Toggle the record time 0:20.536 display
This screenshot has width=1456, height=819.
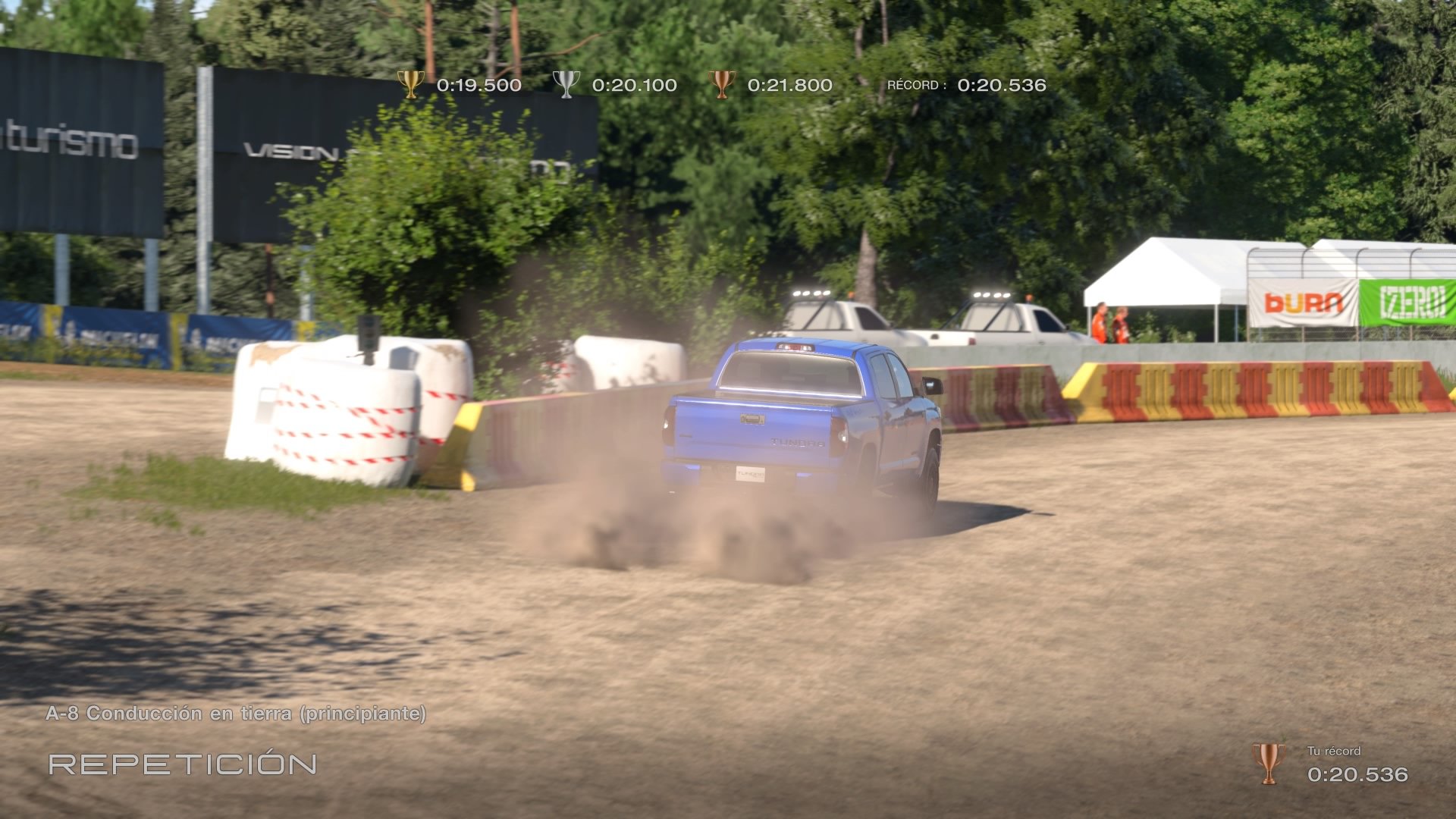click(x=1001, y=85)
